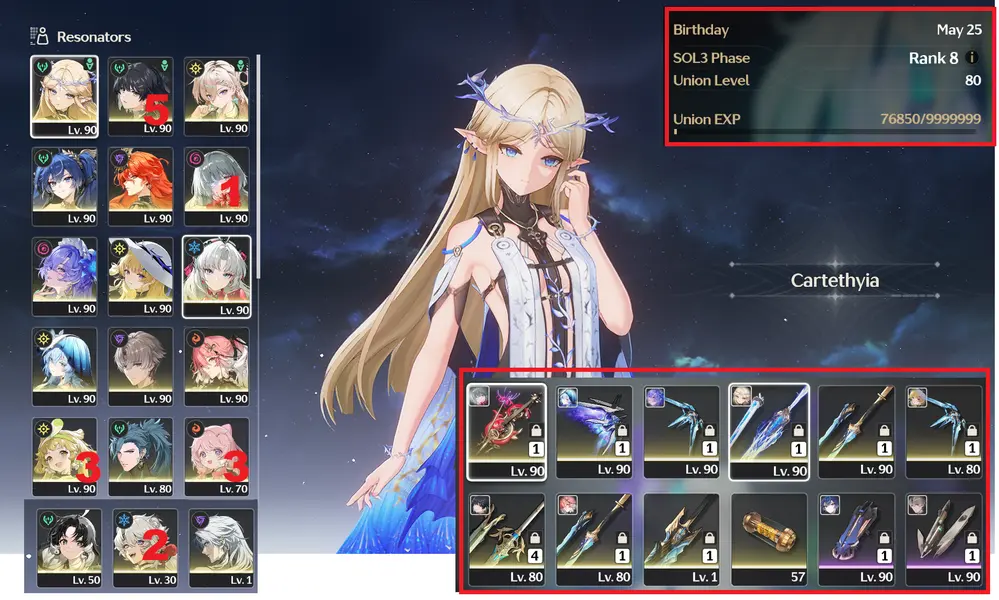
Task: Choose the Lv. 50 black-haired resonator
Action: pyautogui.click(x=69, y=547)
